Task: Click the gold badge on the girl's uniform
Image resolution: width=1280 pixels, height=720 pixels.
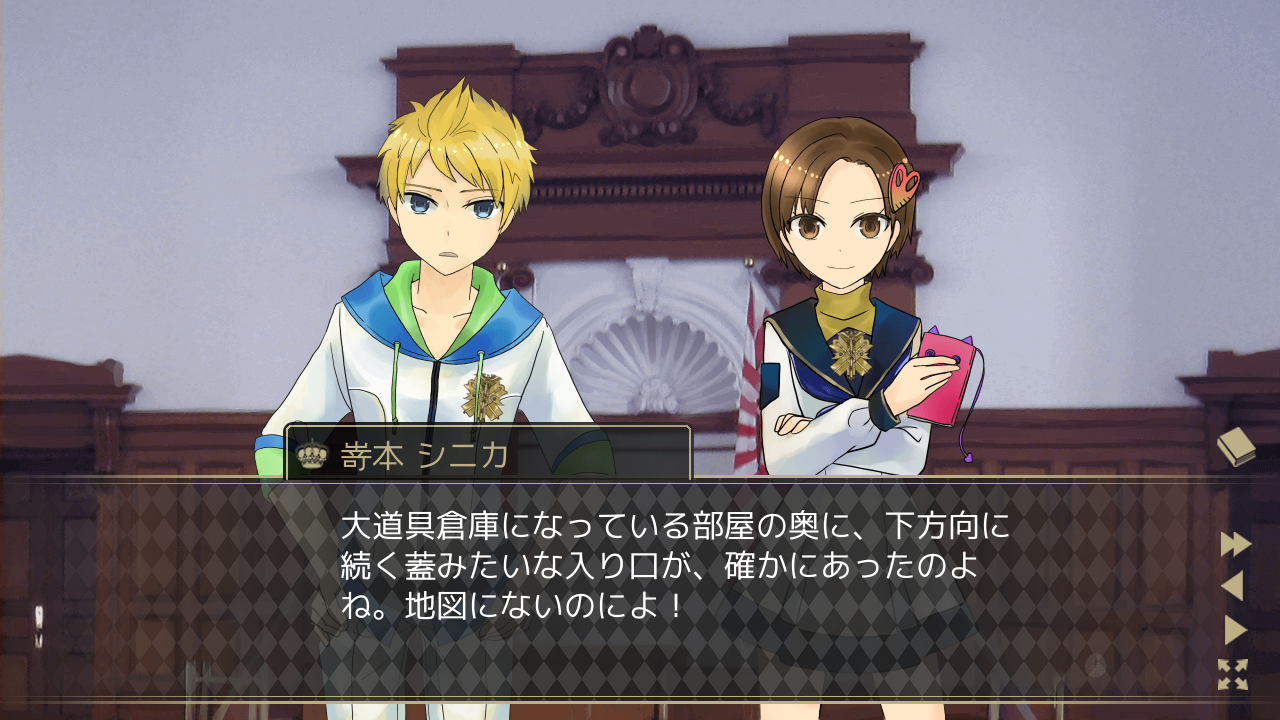Action: [x=851, y=352]
